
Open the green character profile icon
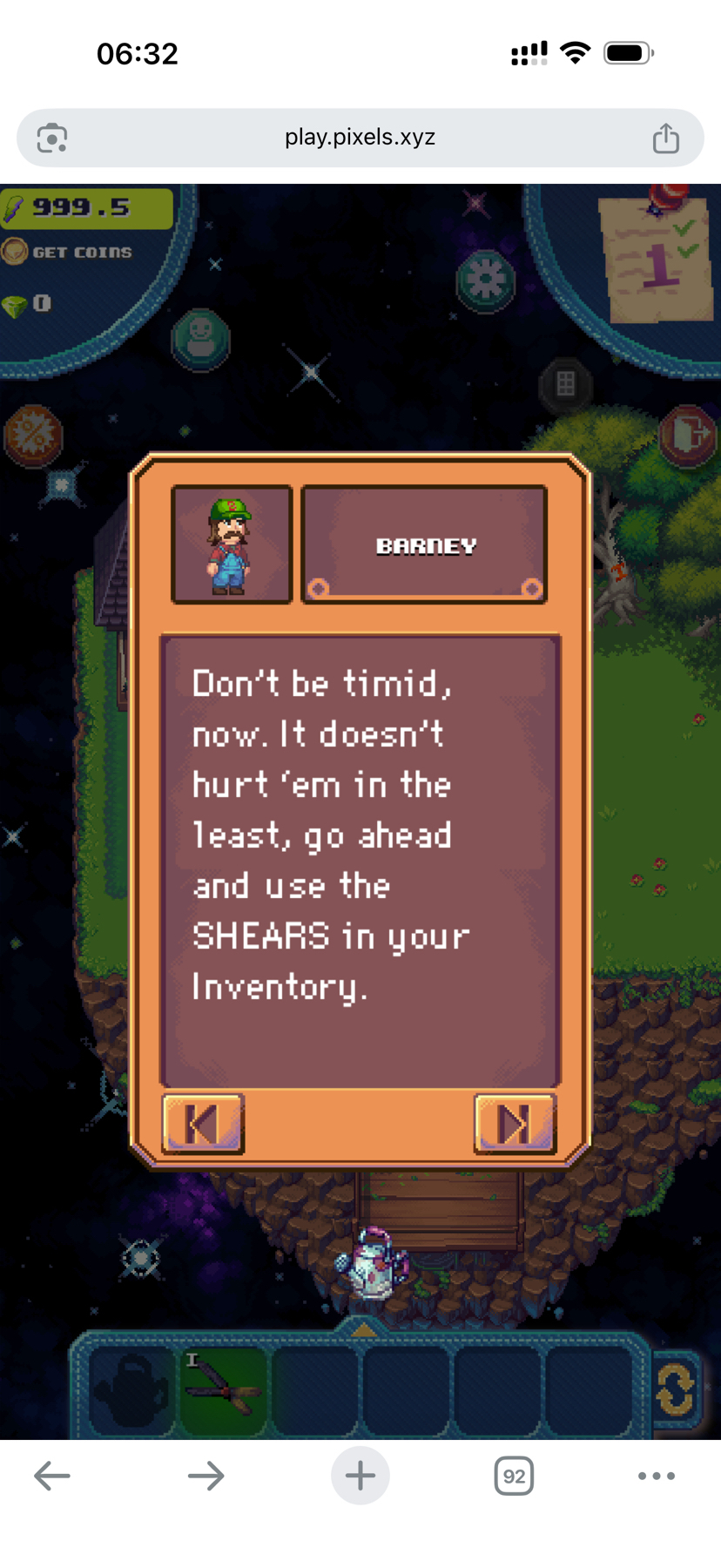click(201, 337)
